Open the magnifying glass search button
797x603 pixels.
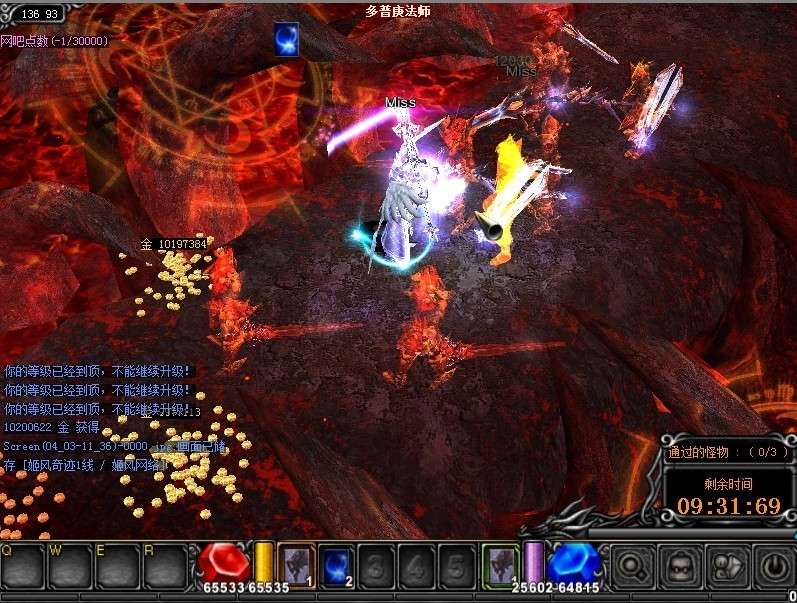click(x=634, y=567)
